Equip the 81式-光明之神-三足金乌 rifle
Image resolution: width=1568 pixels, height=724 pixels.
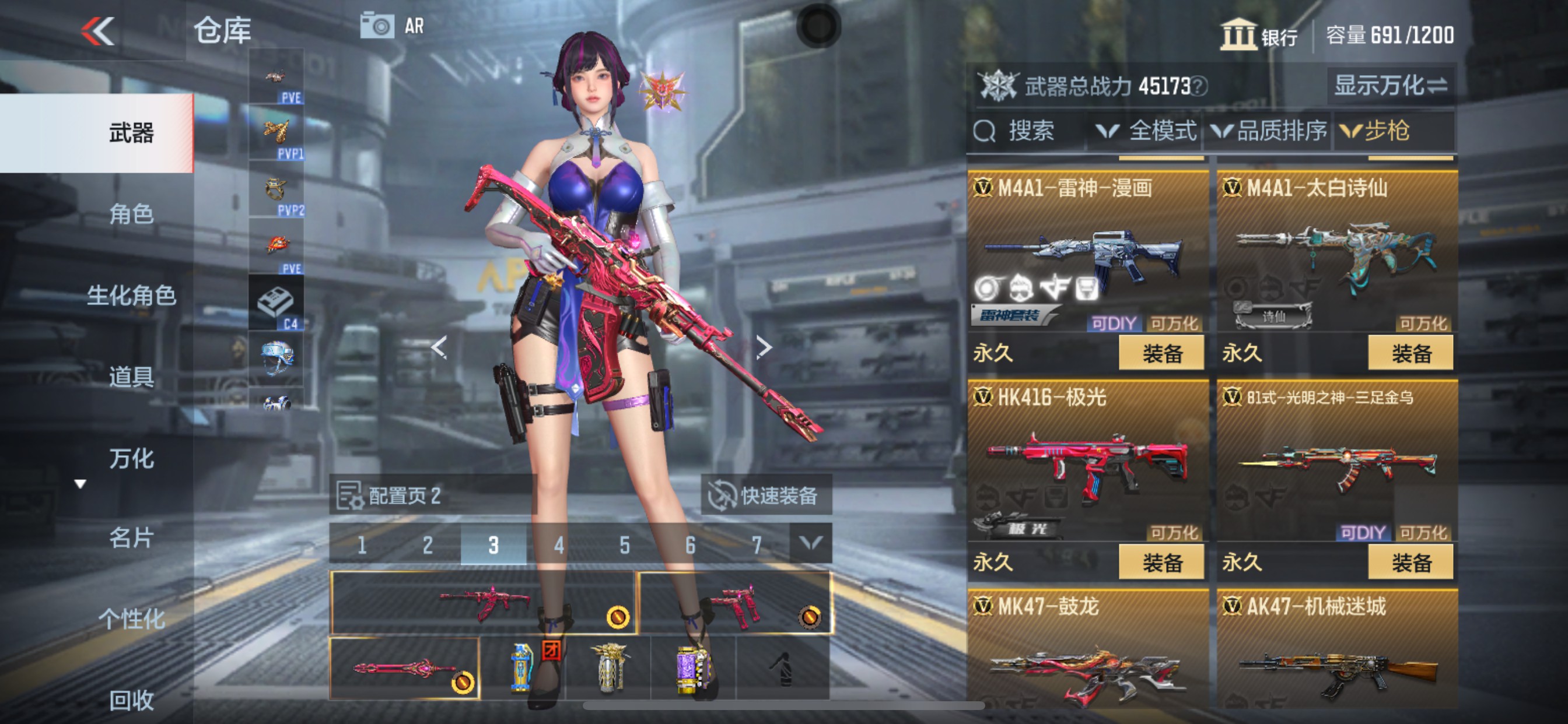point(1410,563)
